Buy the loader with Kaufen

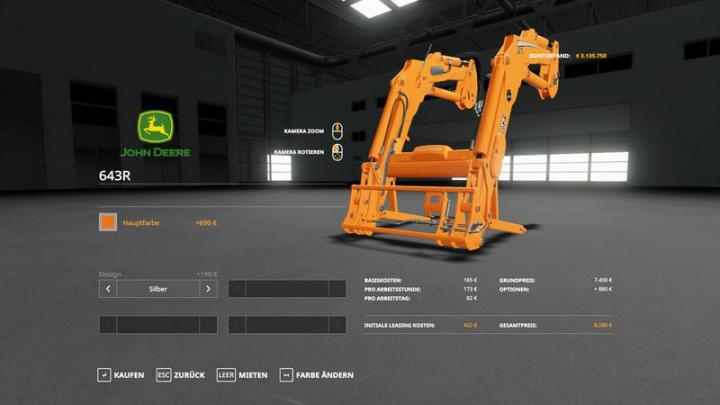(x=121, y=375)
